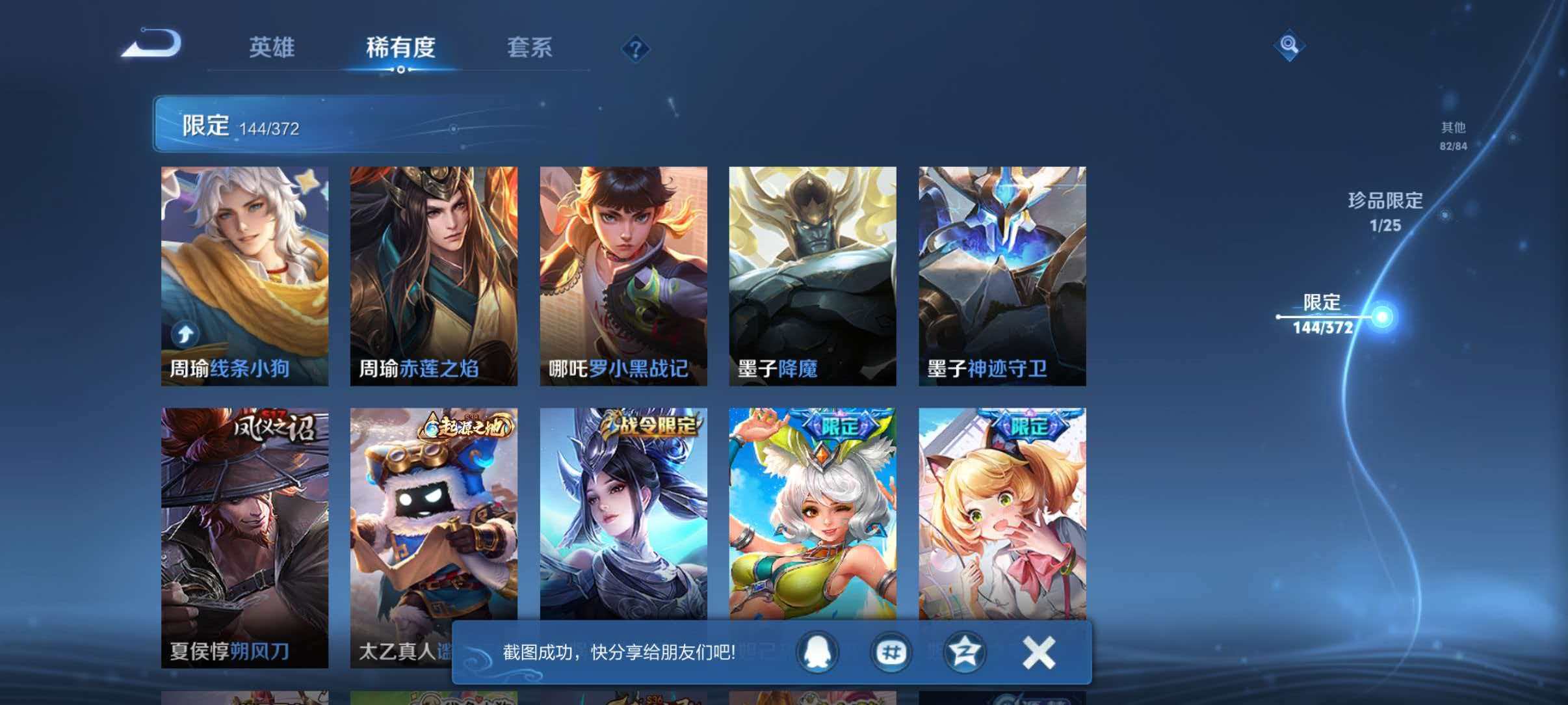This screenshot has height=705, width=1568.
Task: Open the search magnifier icon
Action: pos(1289,47)
